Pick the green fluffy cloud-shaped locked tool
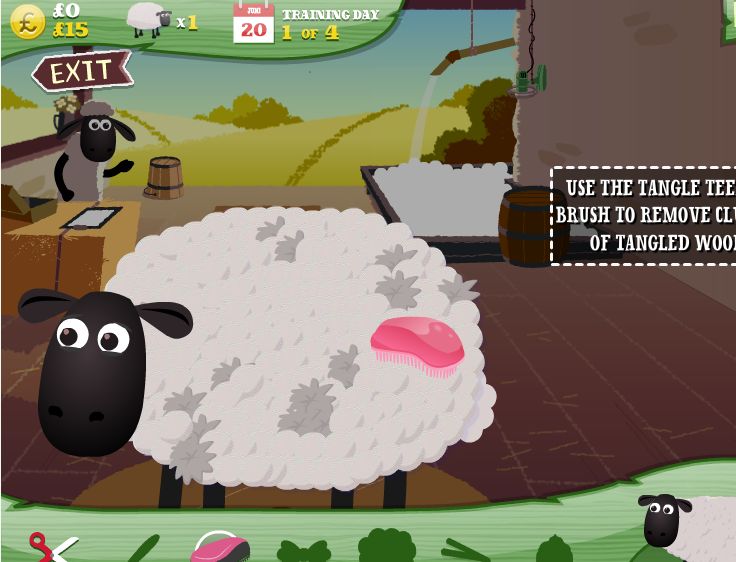 click(x=386, y=546)
